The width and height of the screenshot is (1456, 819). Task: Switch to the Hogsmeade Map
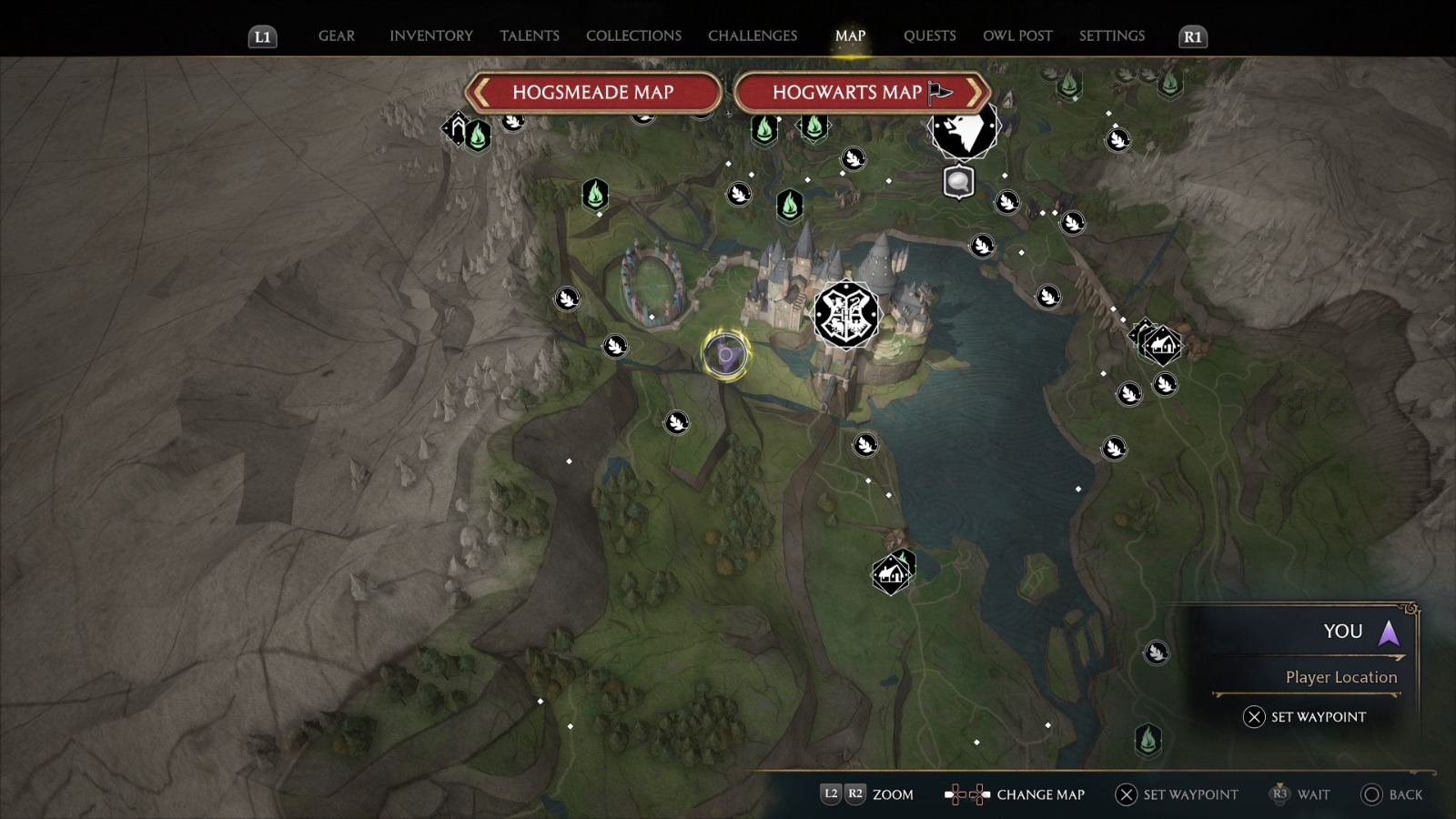pos(592,92)
